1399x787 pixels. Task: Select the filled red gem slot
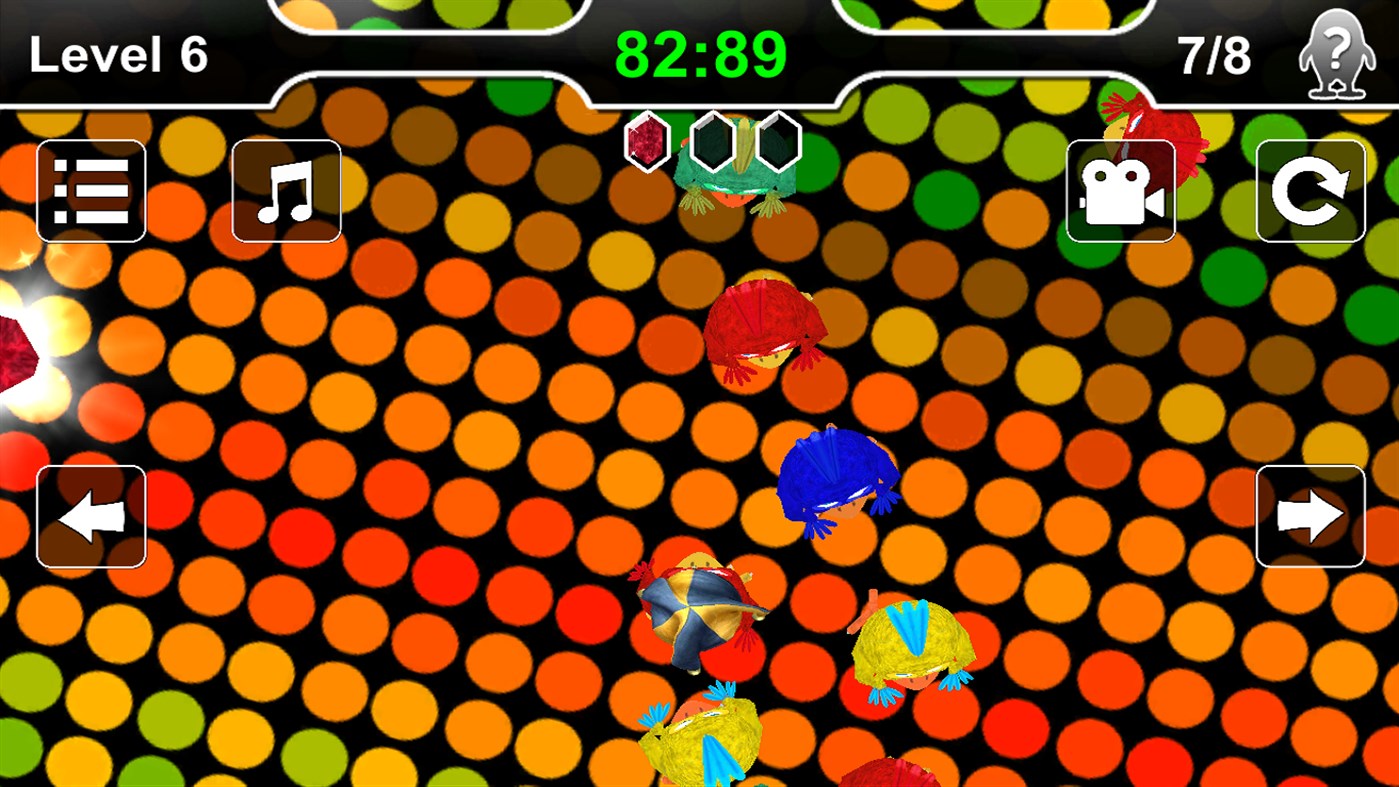[648, 140]
